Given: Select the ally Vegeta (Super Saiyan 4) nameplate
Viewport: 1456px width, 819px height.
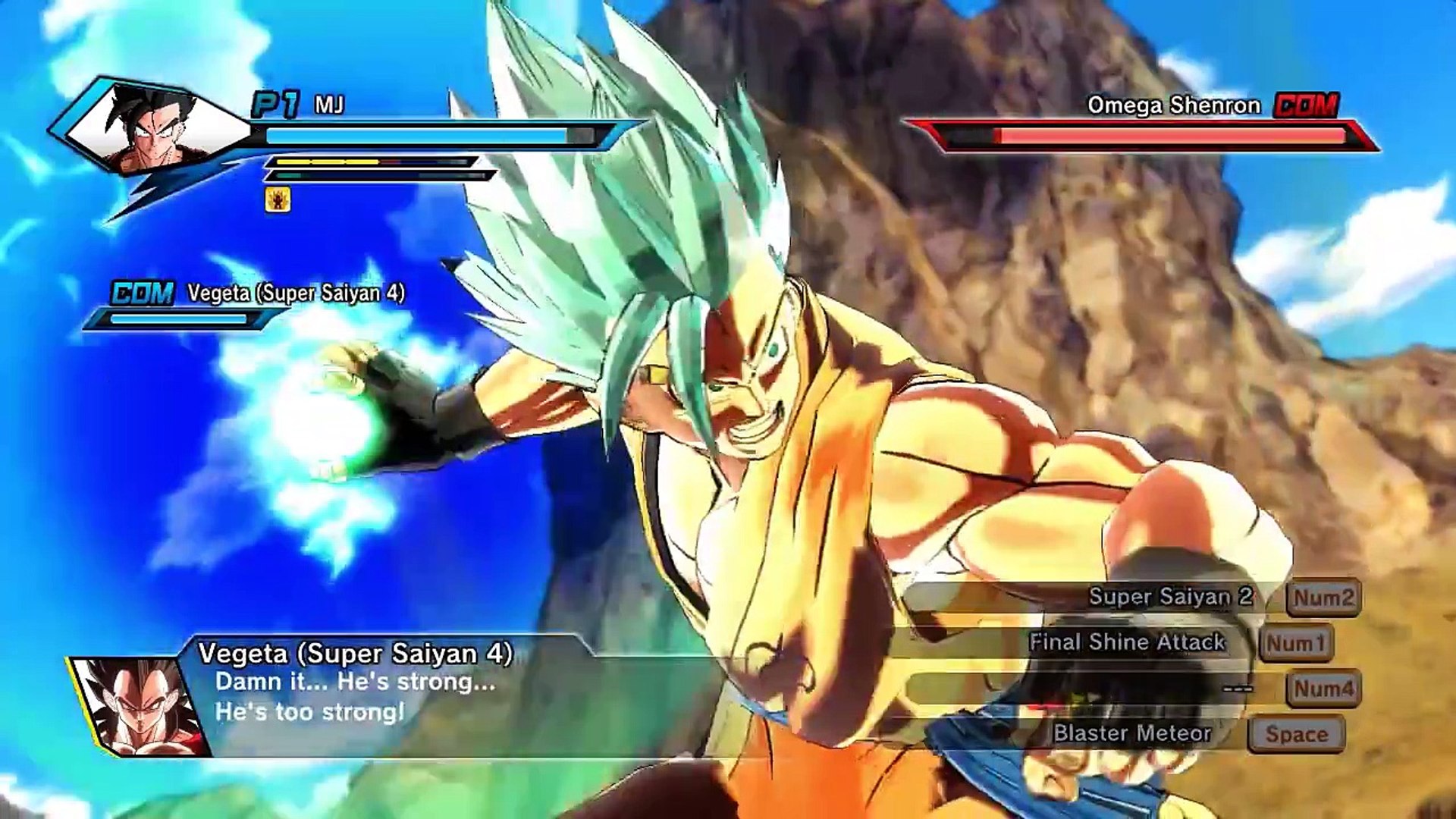Looking at the screenshot, I should pyautogui.click(x=296, y=293).
